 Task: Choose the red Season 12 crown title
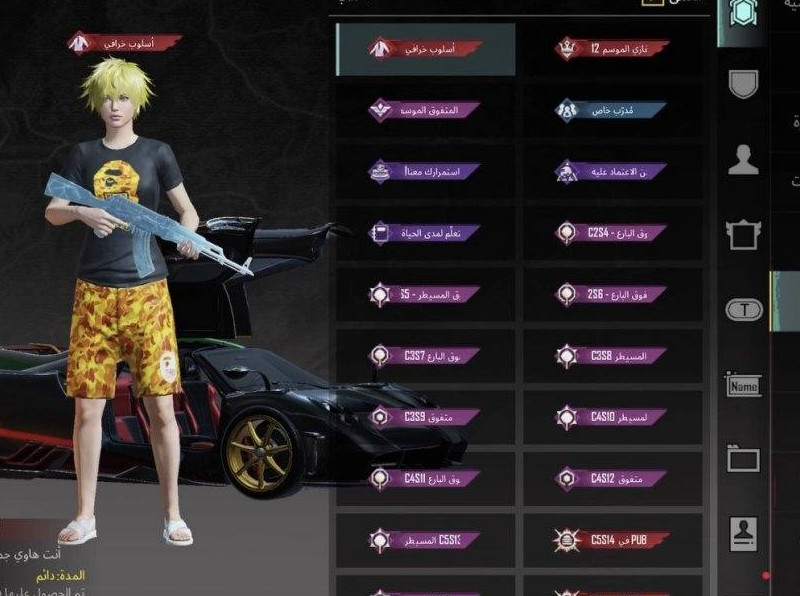coord(613,49)
